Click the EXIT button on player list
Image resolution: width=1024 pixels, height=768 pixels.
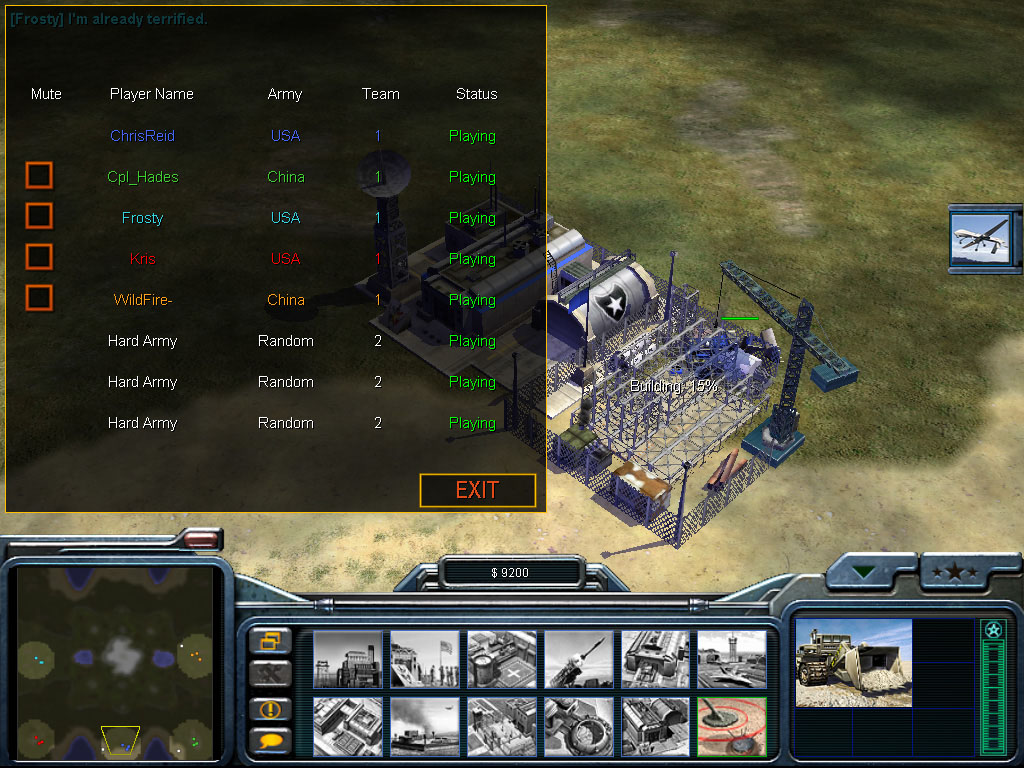click(477, 490)
